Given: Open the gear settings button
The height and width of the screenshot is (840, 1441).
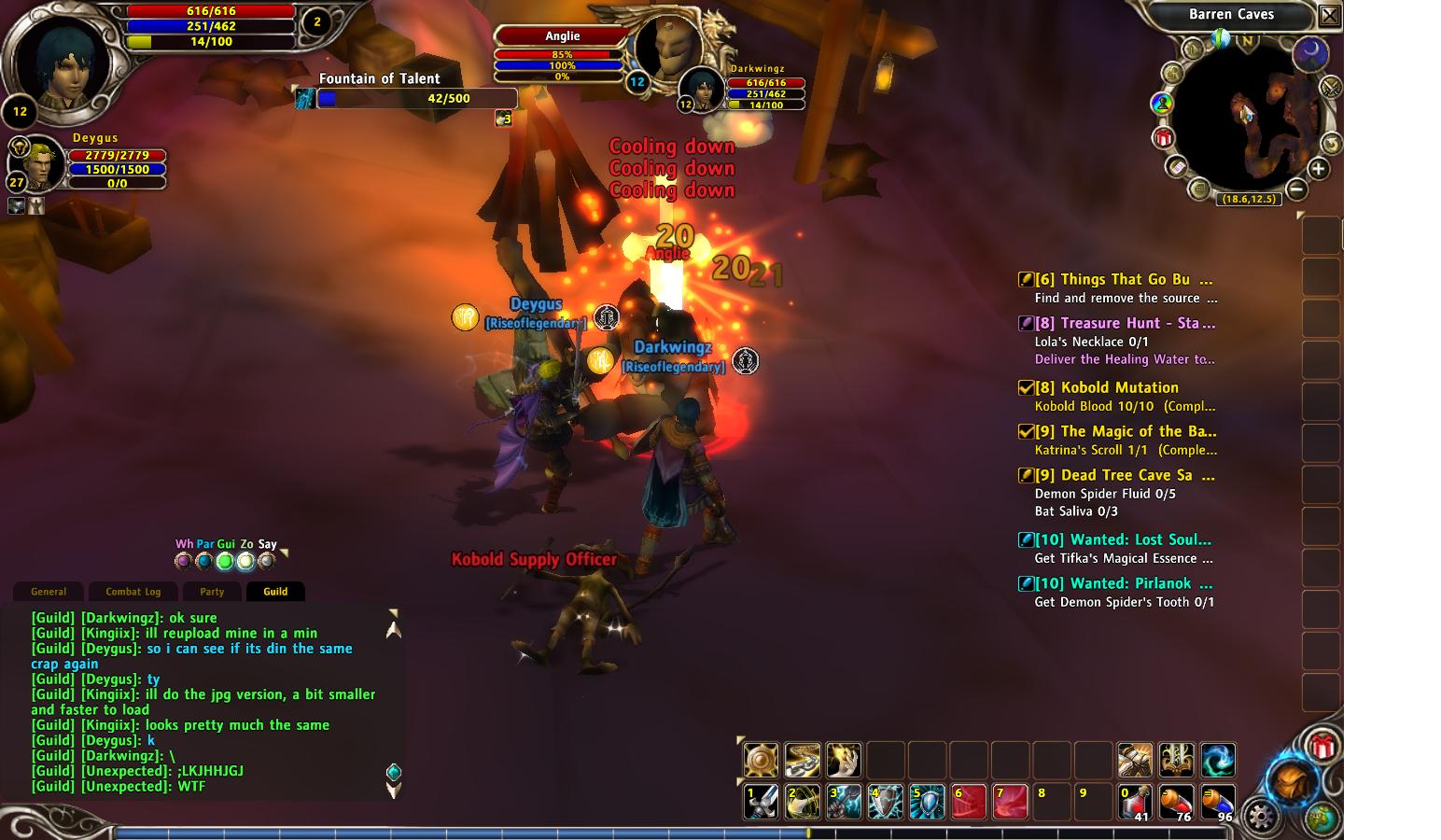Looking at the screenshot, I should tap(1261, 817).
